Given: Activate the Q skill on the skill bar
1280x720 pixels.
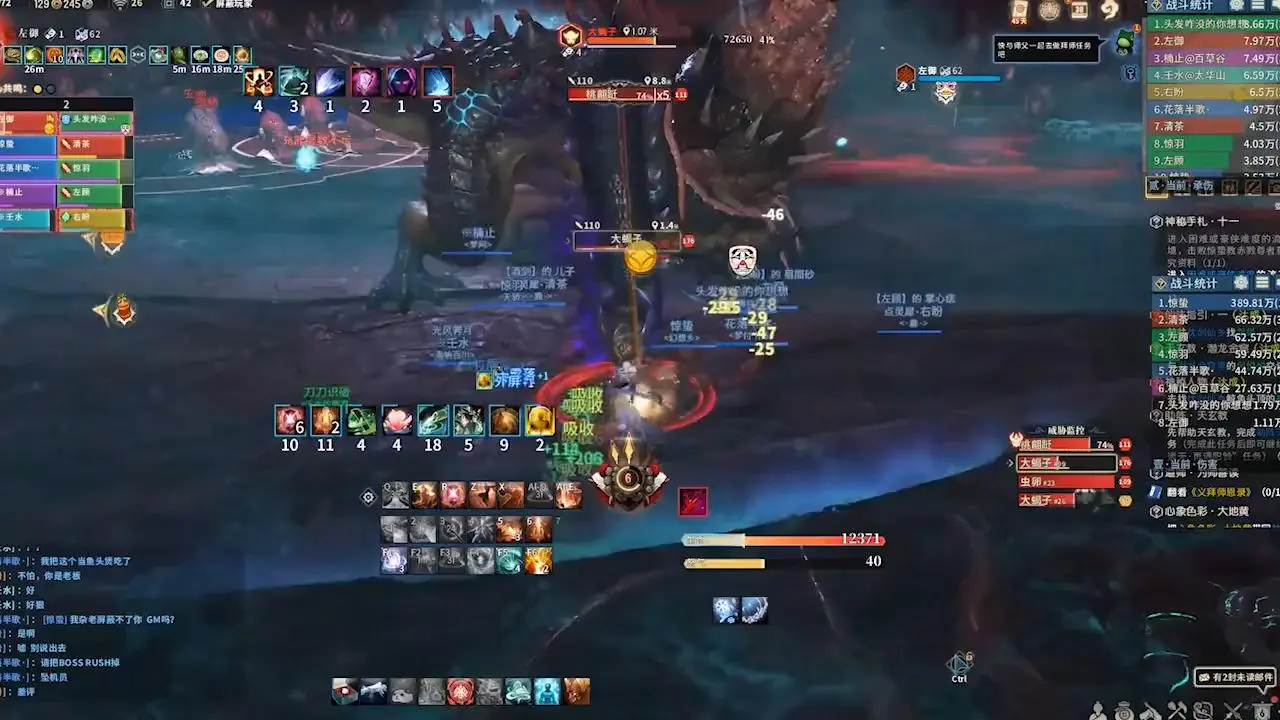Looking at the screenshot, I should click(396, 494).
